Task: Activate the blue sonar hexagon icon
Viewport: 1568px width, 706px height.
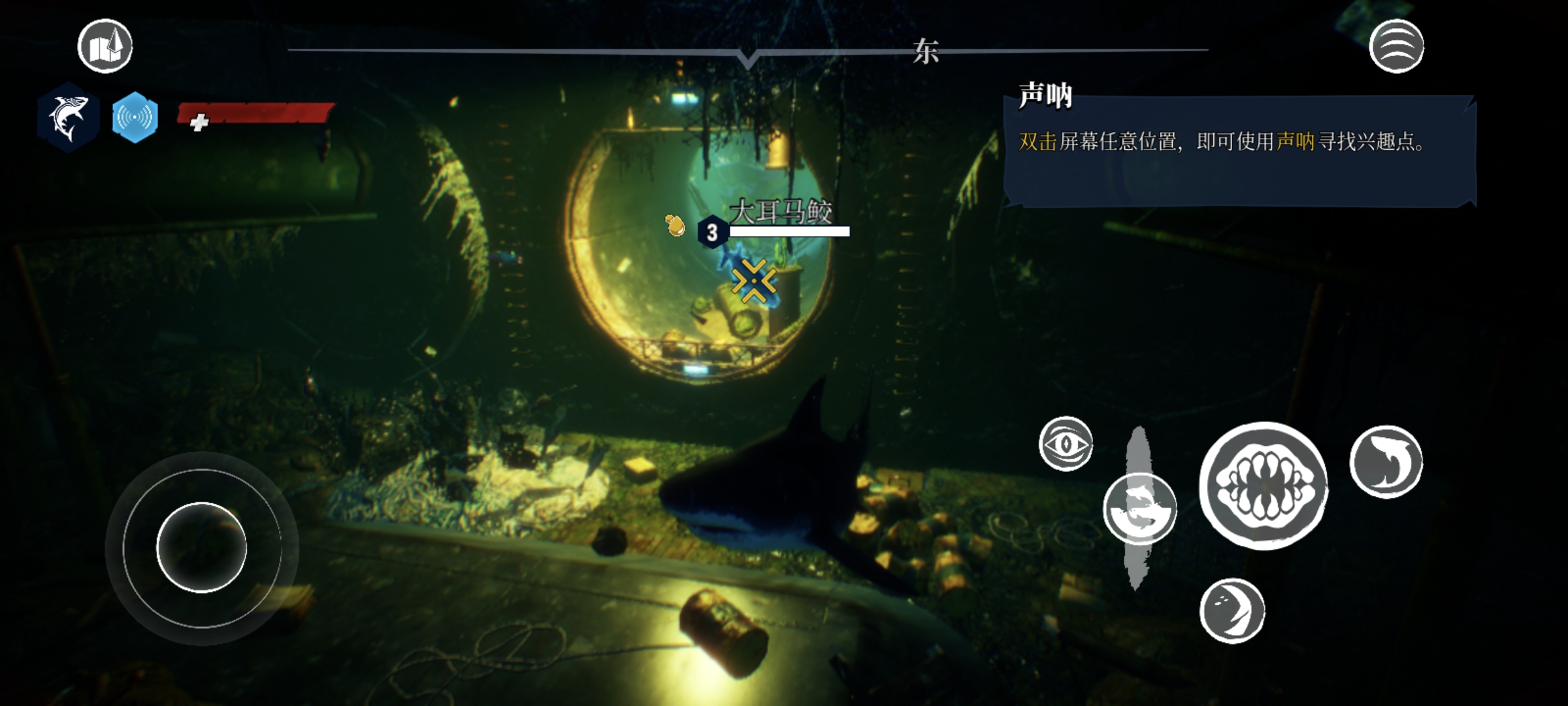Action: click(135, 118)
